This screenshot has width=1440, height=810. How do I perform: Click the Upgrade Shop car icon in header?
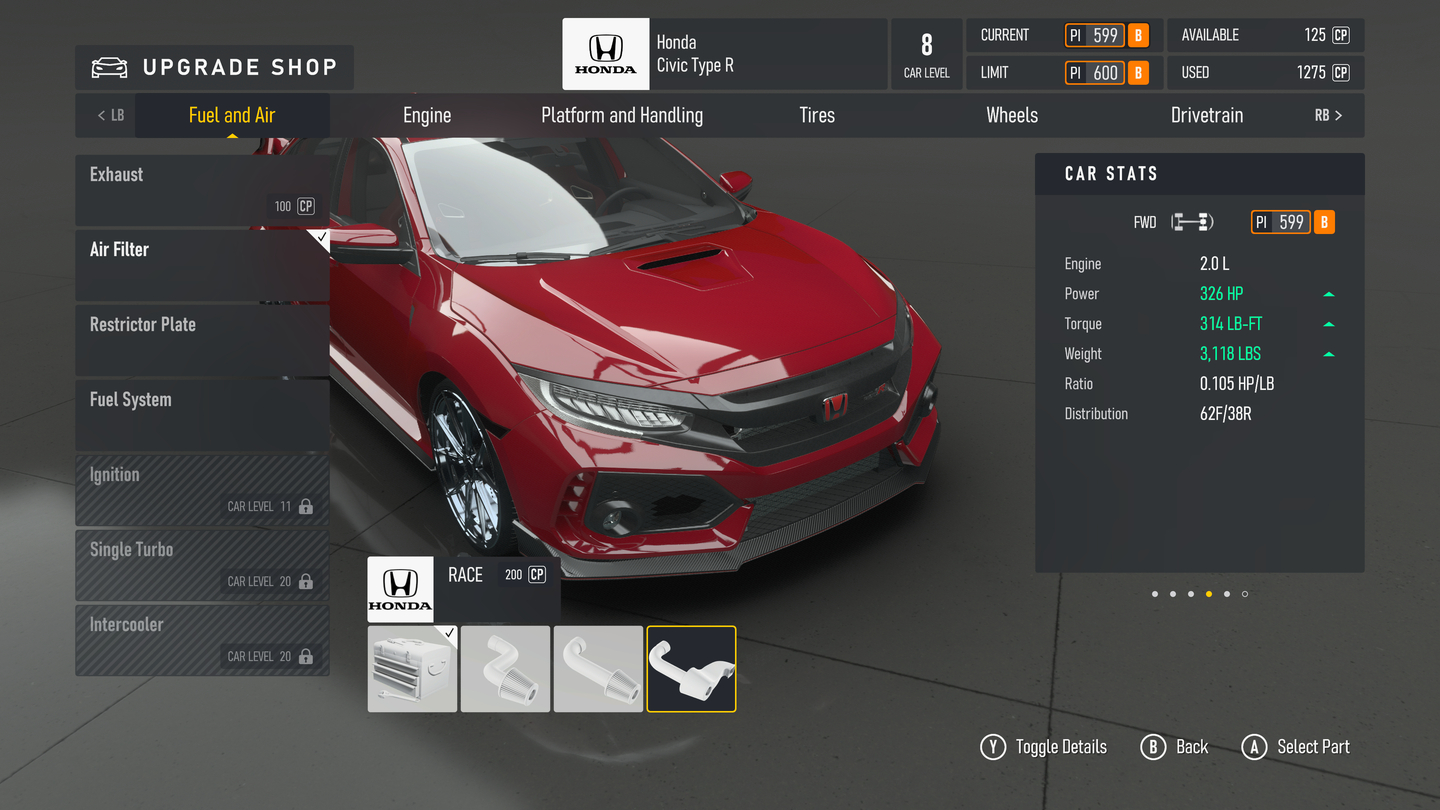click(x=108, y=67)
